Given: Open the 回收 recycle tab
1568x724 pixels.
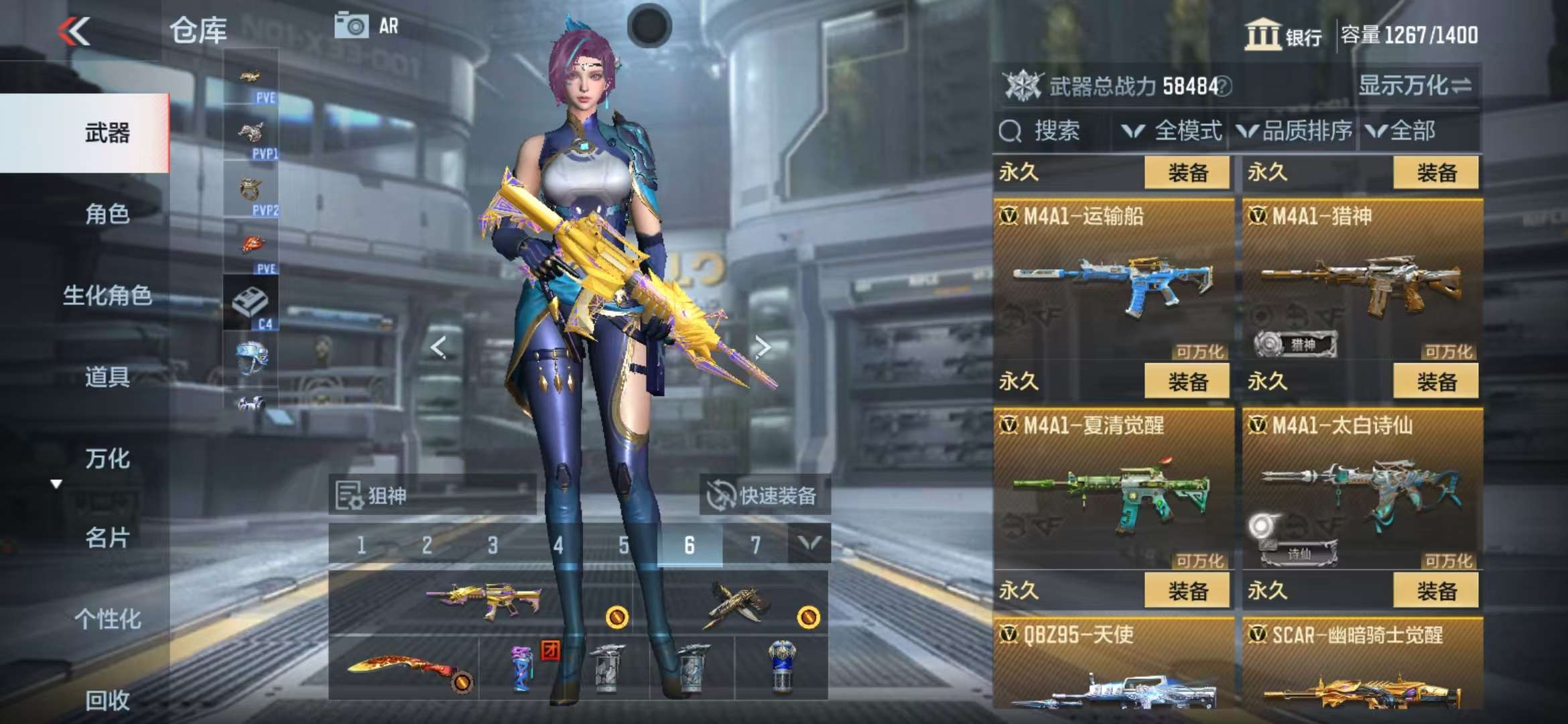Looking at the screenshot, I should coord(107,701).
